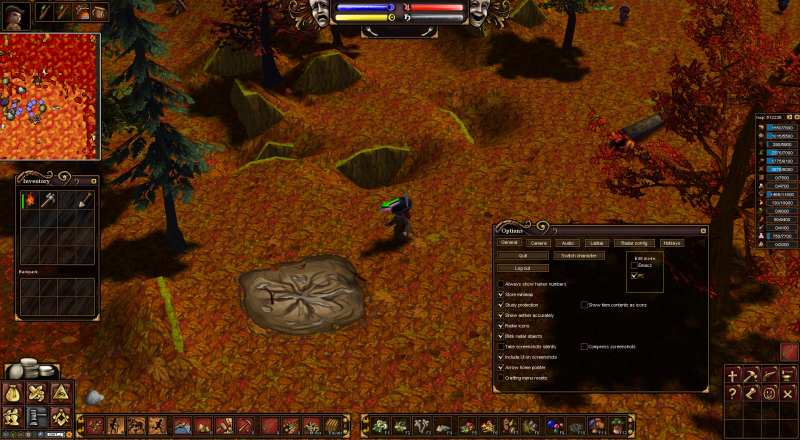The width and height of the screenshot is (800, 440).
Task: Enable Show item contents as icons
Action: point(584,304)
